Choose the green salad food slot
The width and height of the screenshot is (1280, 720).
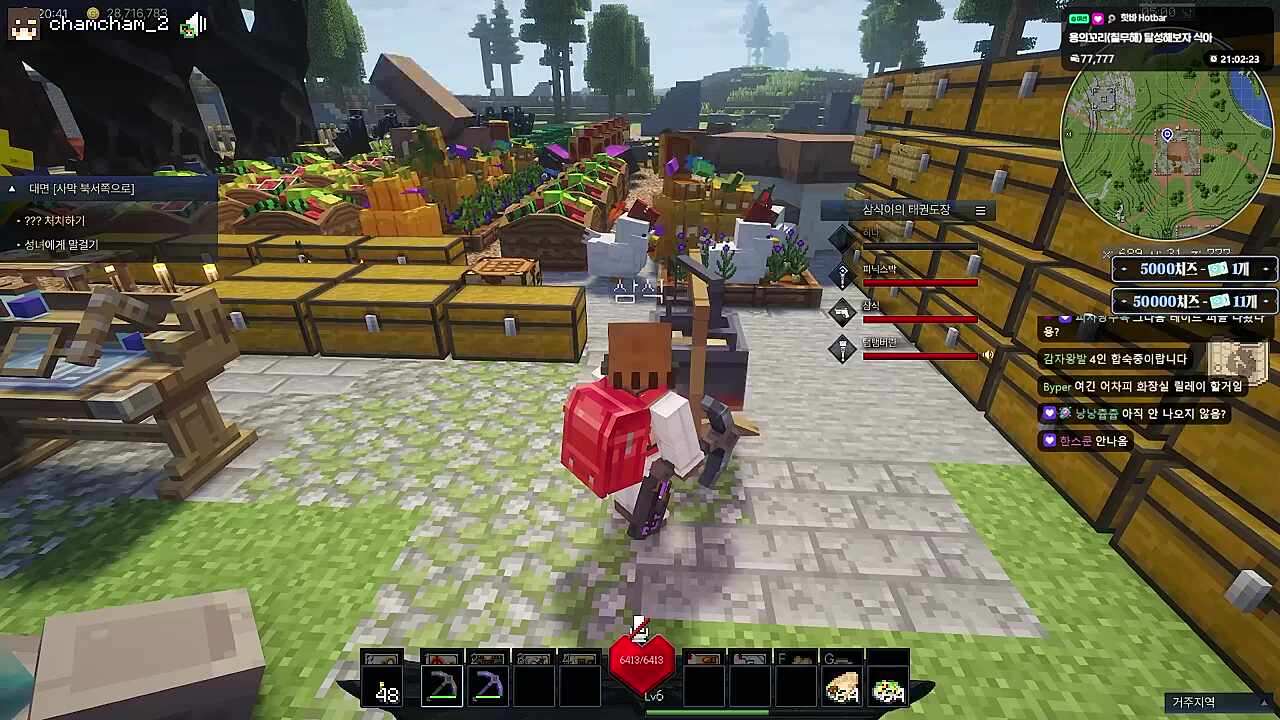pos(888,687)
